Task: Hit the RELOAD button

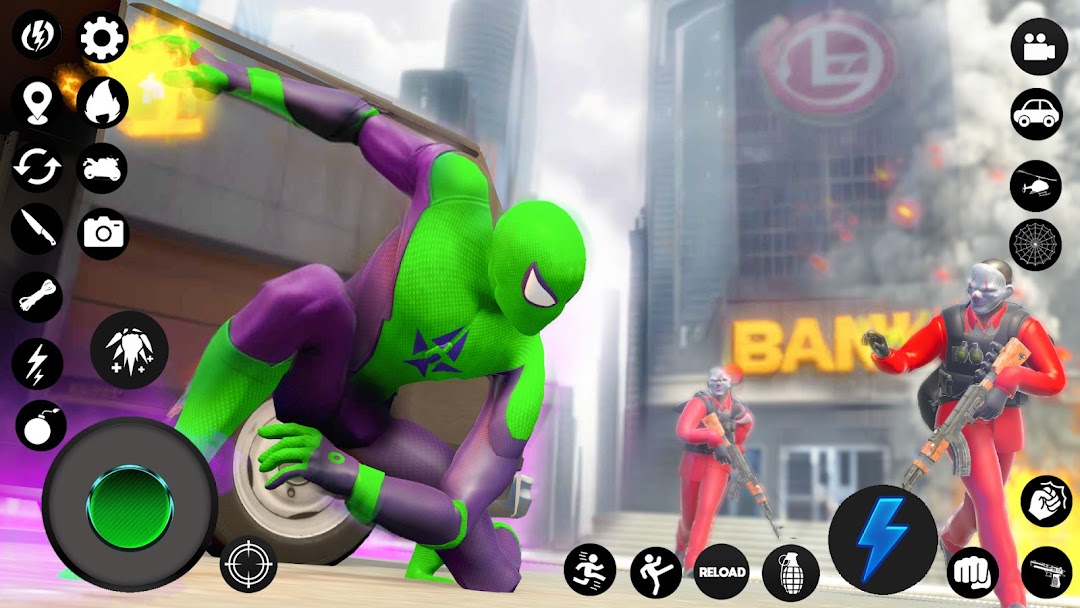Action: pos(722,571)
